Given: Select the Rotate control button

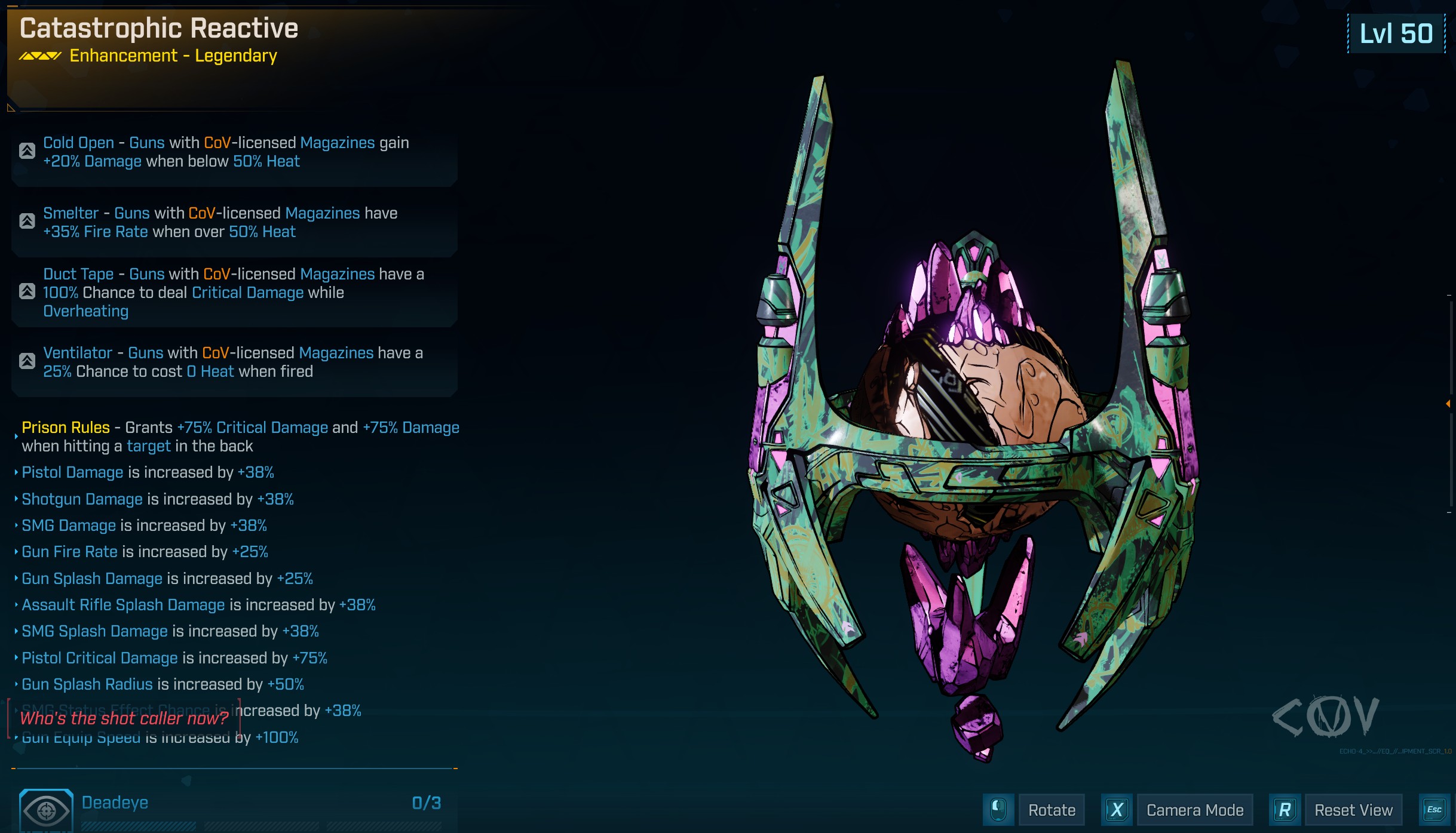Looking at the screenshot, I should pos(1051,810).
